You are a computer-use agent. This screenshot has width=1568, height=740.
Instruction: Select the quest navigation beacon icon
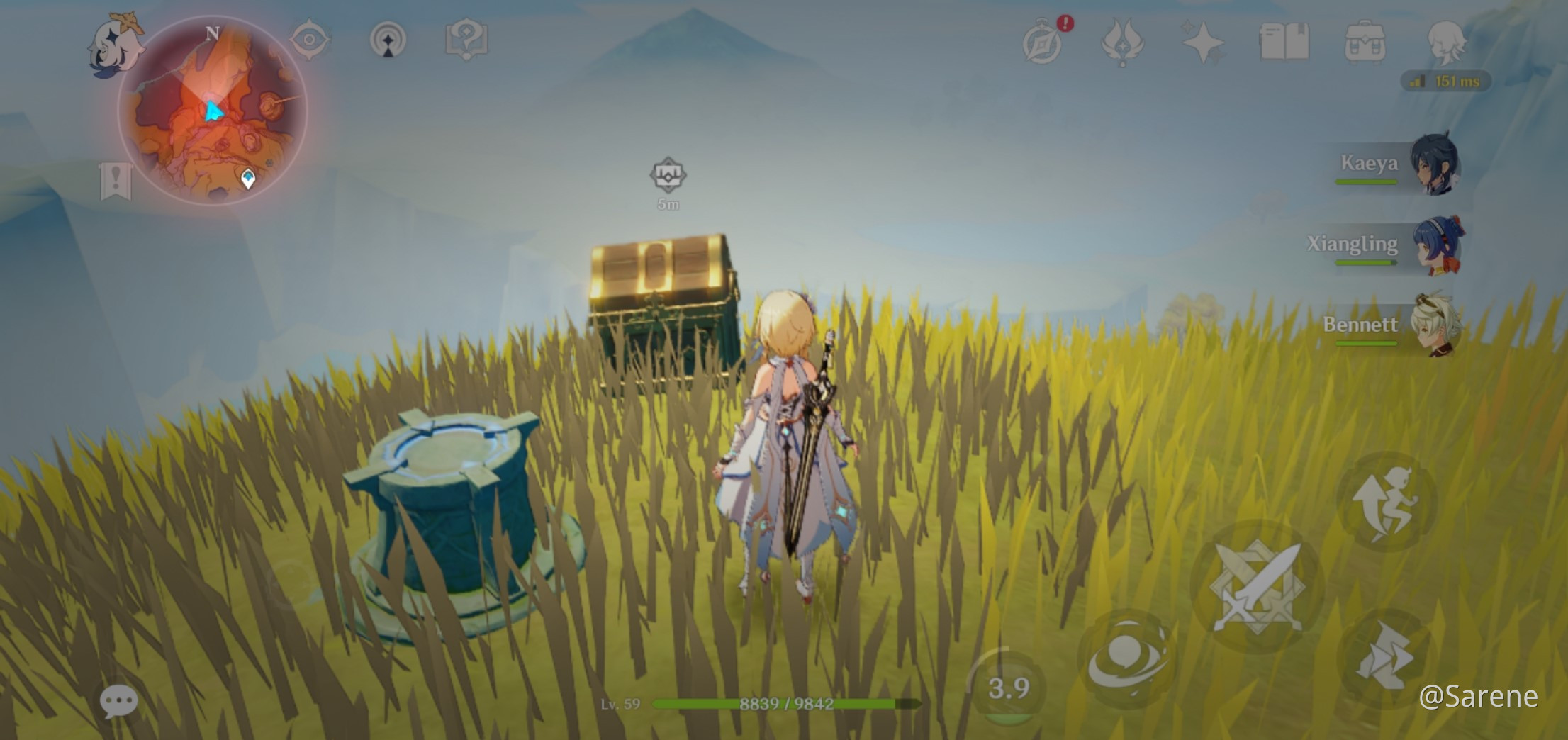386,41
